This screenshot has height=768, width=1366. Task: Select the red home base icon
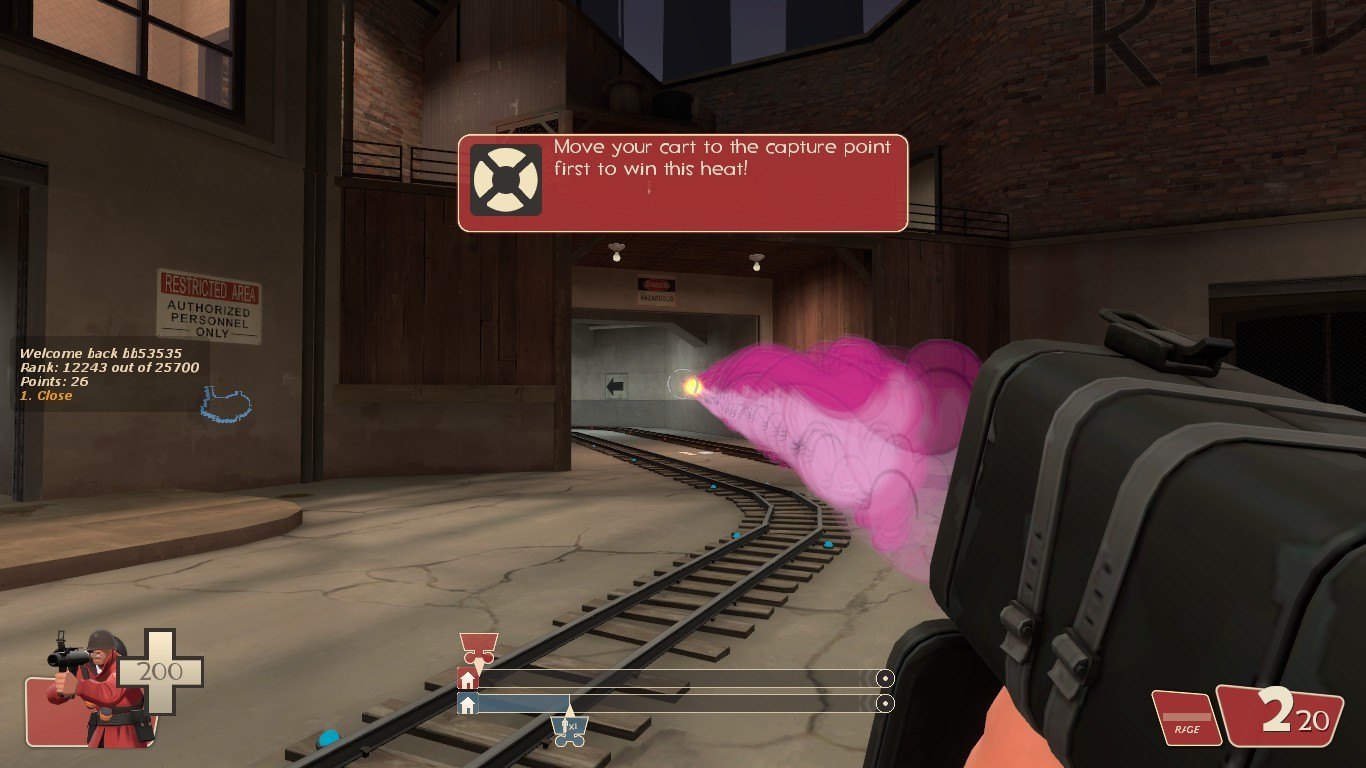pyautogui.click(x=467, y=679)
